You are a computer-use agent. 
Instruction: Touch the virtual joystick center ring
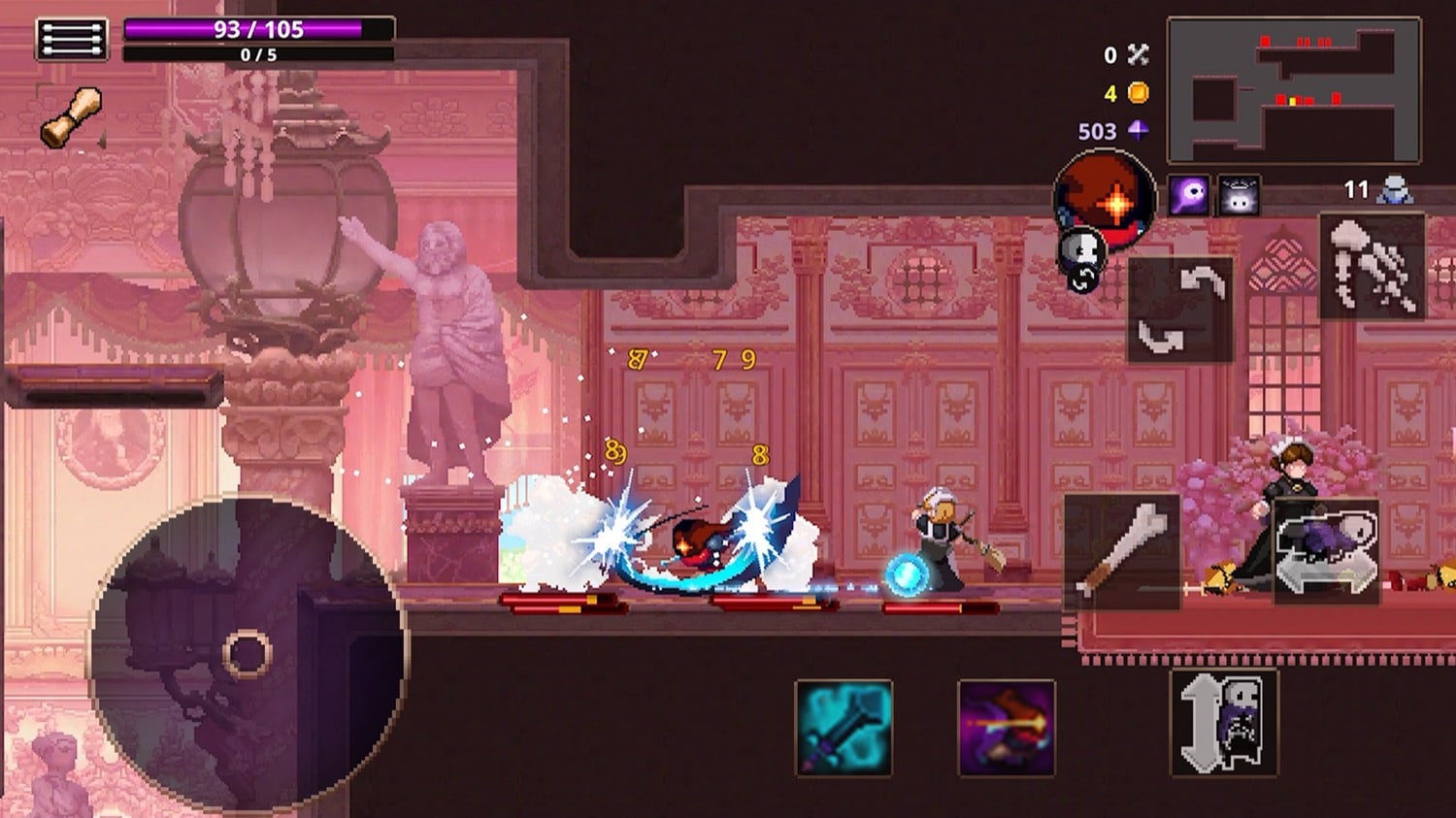[x=247, y=653]
